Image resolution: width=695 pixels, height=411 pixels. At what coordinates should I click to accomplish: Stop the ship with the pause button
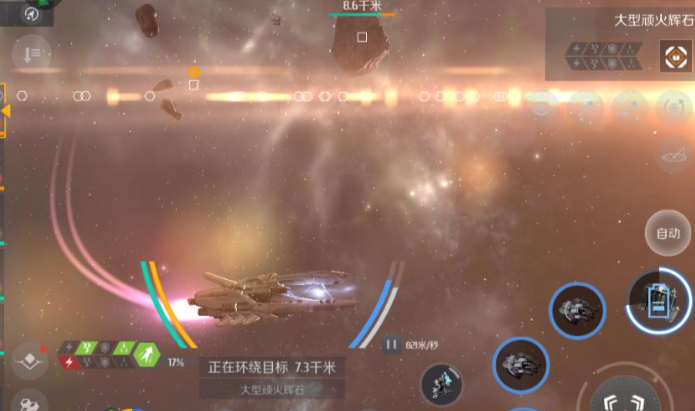[390, 345]
